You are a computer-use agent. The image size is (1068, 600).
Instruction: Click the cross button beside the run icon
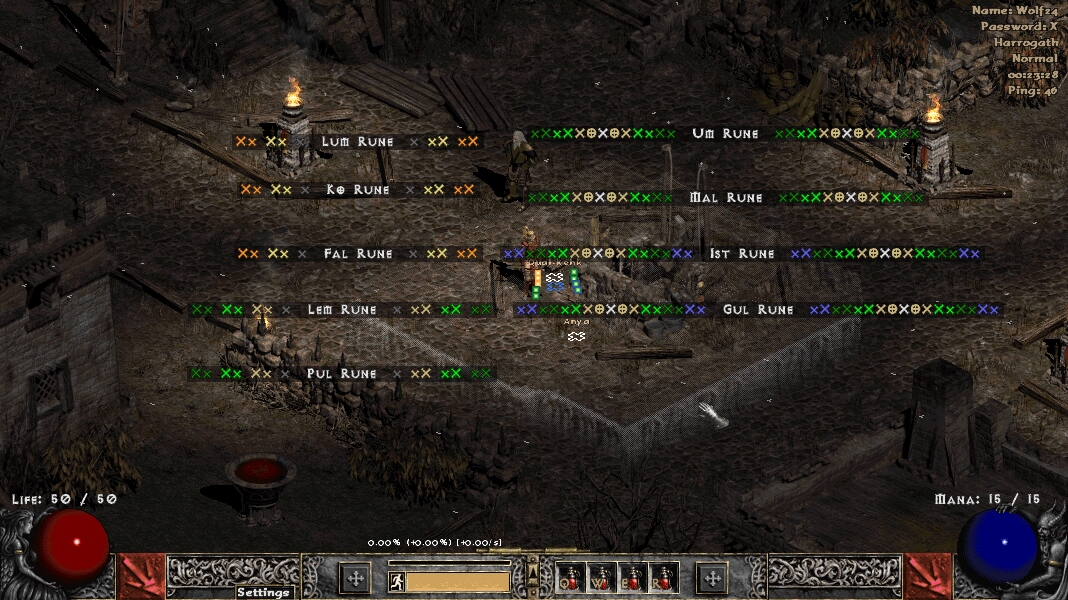coord(355,577)
